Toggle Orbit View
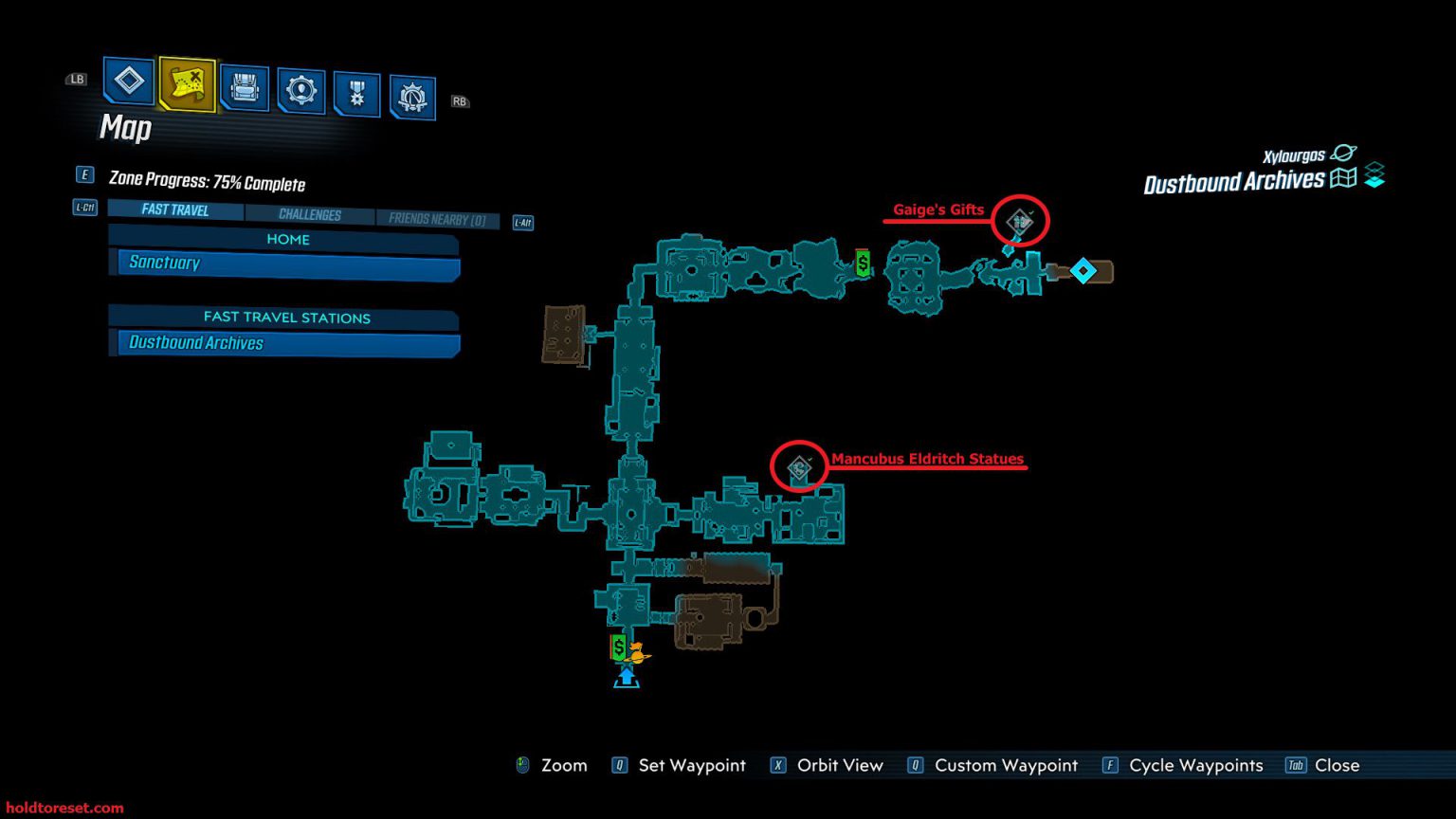This screenshot has width=1456, height=819. click(x=839, y=765)
